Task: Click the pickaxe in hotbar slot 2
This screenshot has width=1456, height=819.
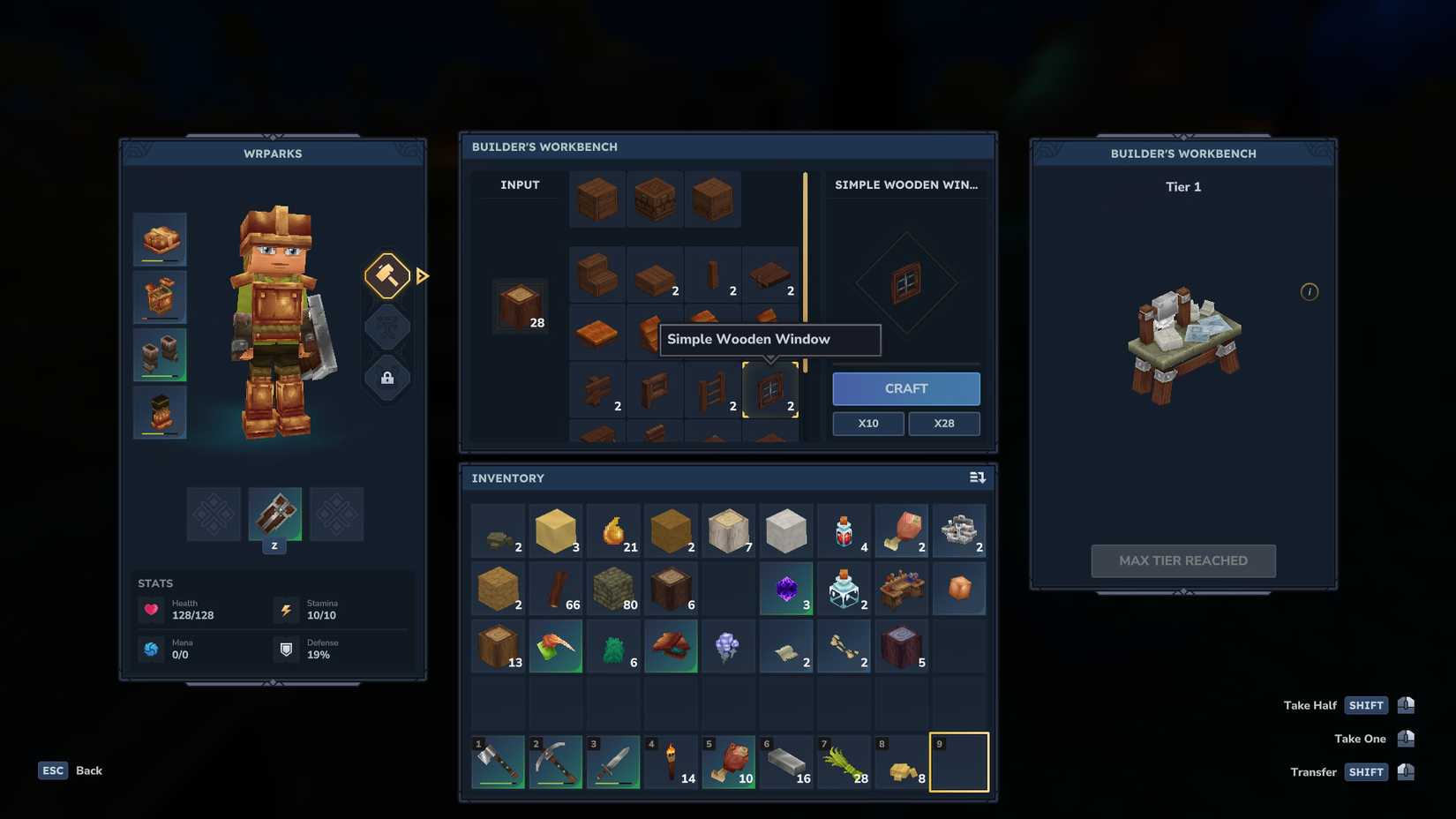Action: (555, 760)
